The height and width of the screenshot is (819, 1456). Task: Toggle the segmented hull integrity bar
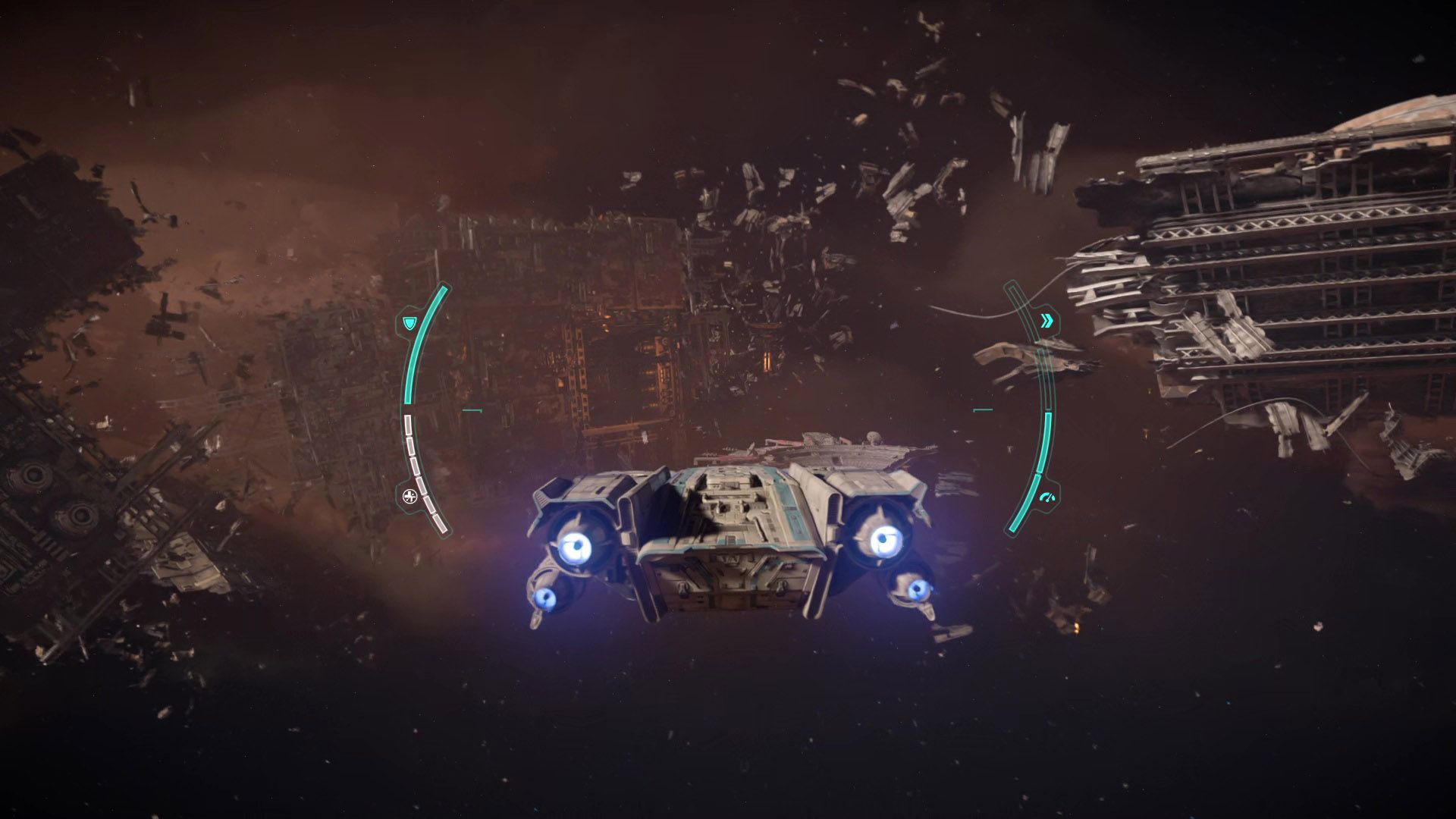(420, 470)
